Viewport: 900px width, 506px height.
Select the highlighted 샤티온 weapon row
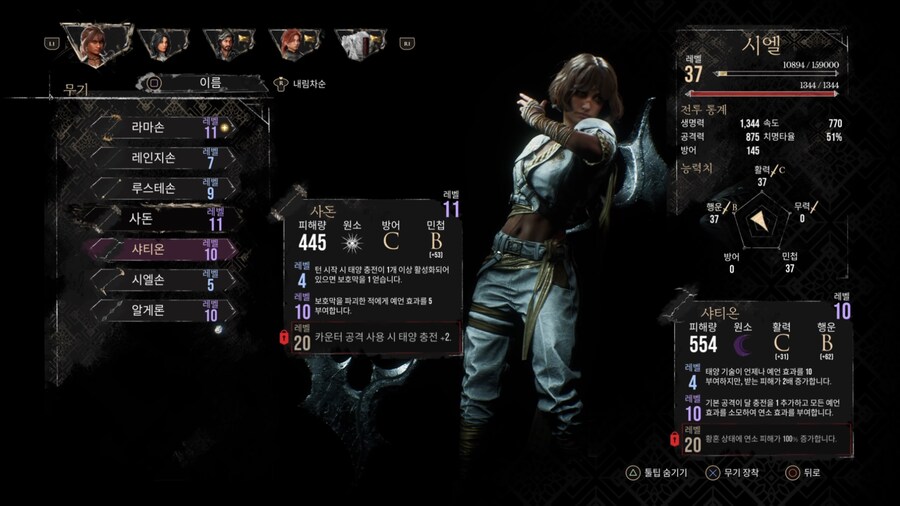pos(160,249)
